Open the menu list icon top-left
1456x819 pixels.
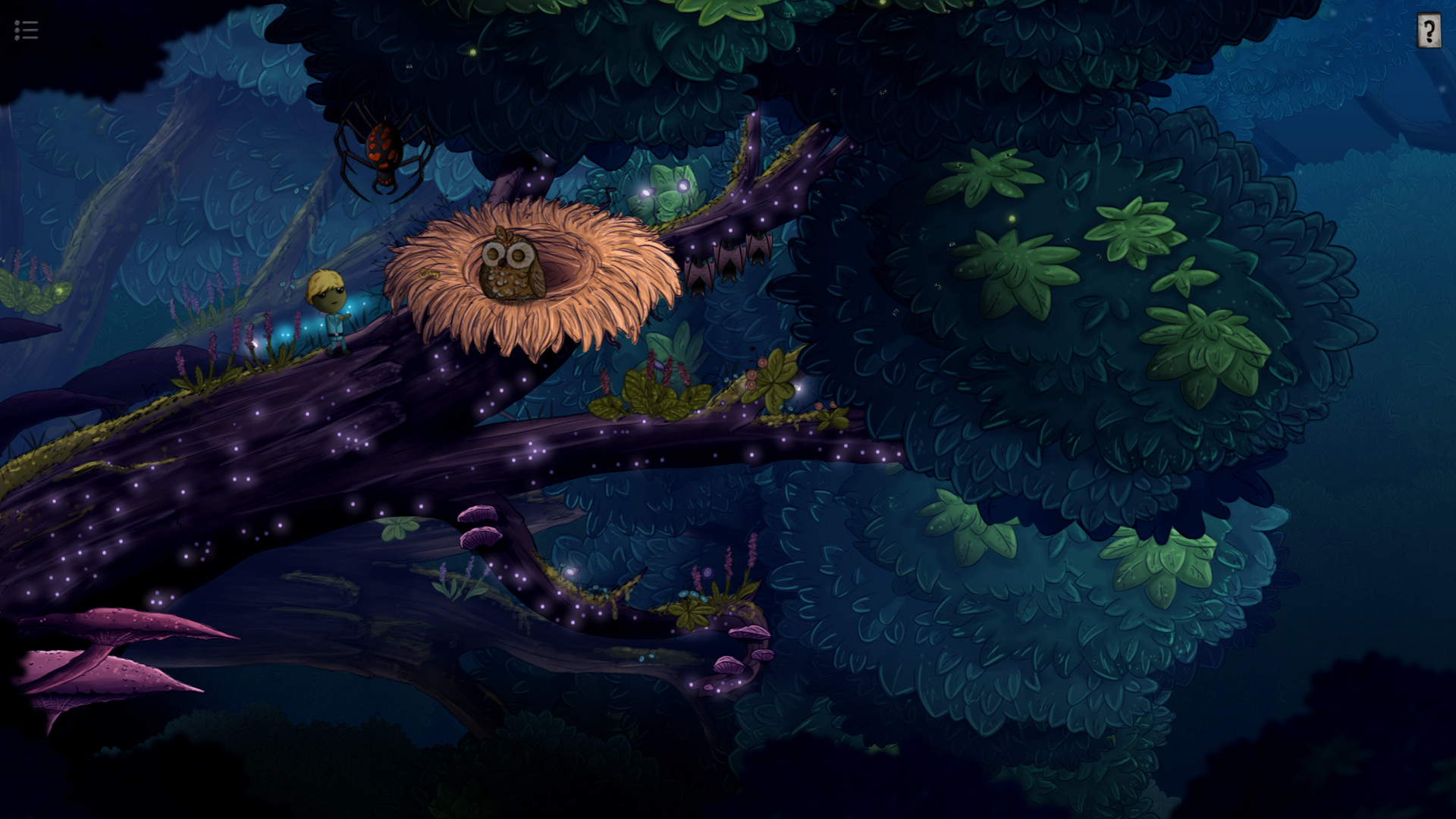click(26, 30)
